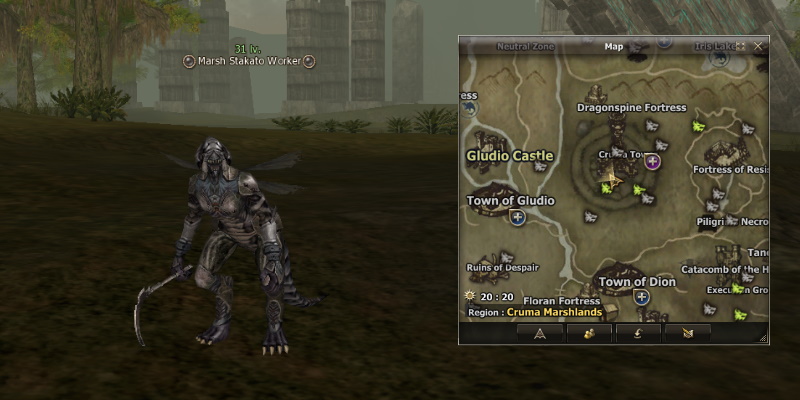The image size is (800, 400).
Task: Click the Ruins of Despair location
Action: coord(503,268)
